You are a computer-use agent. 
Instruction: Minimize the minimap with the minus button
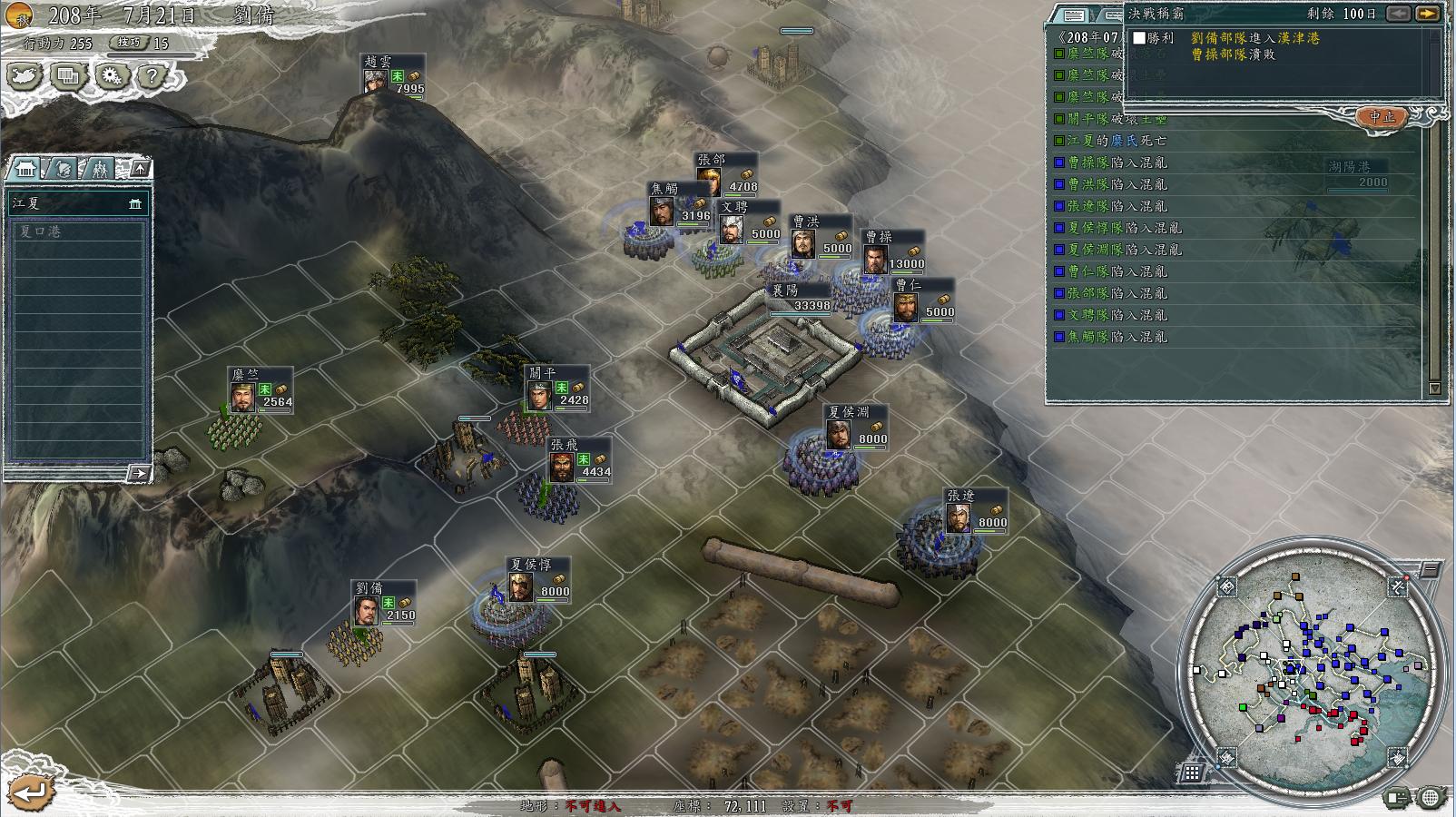point(1430,570)
